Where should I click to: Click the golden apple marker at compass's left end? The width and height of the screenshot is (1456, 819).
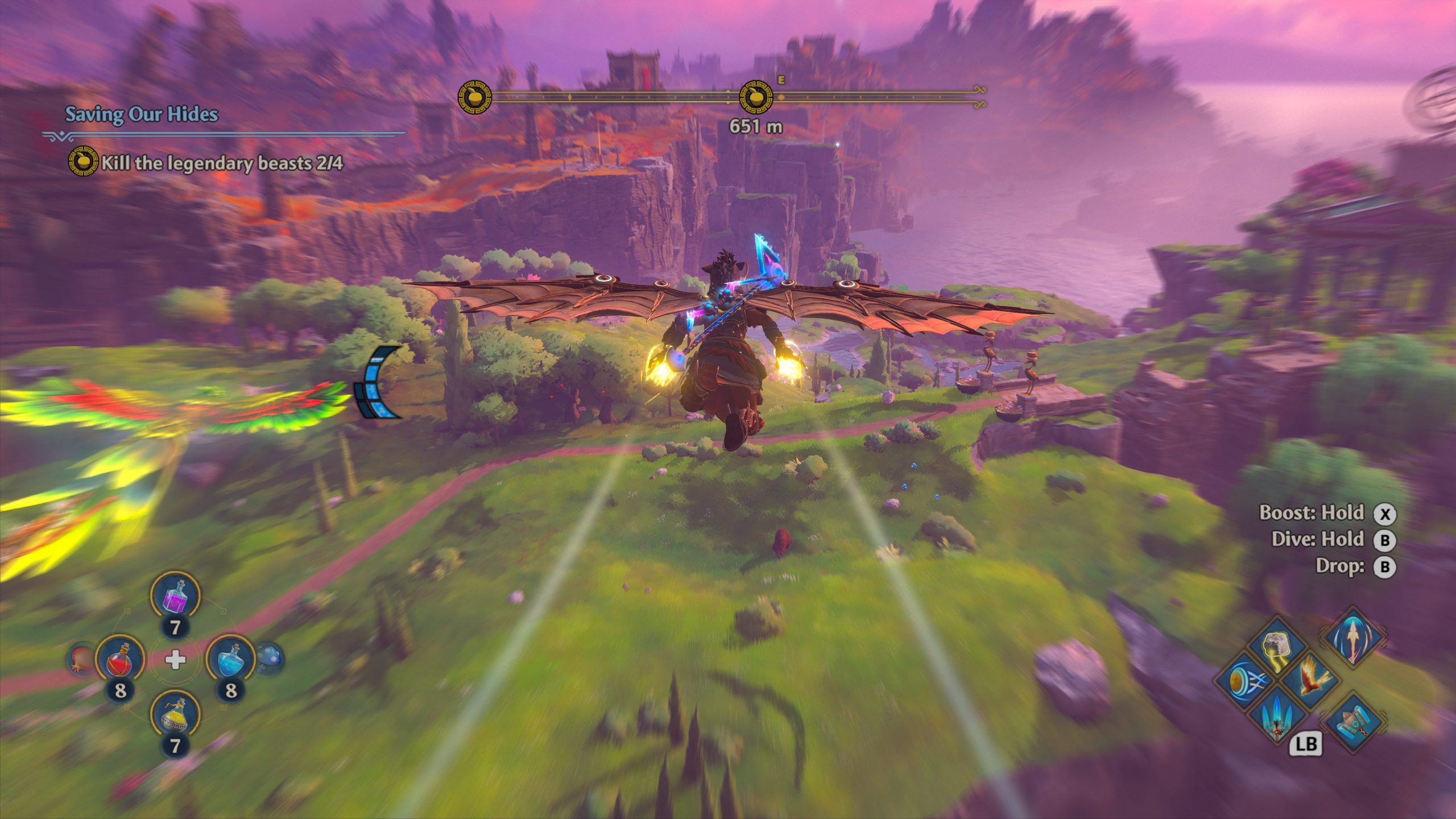pos(474,97)
